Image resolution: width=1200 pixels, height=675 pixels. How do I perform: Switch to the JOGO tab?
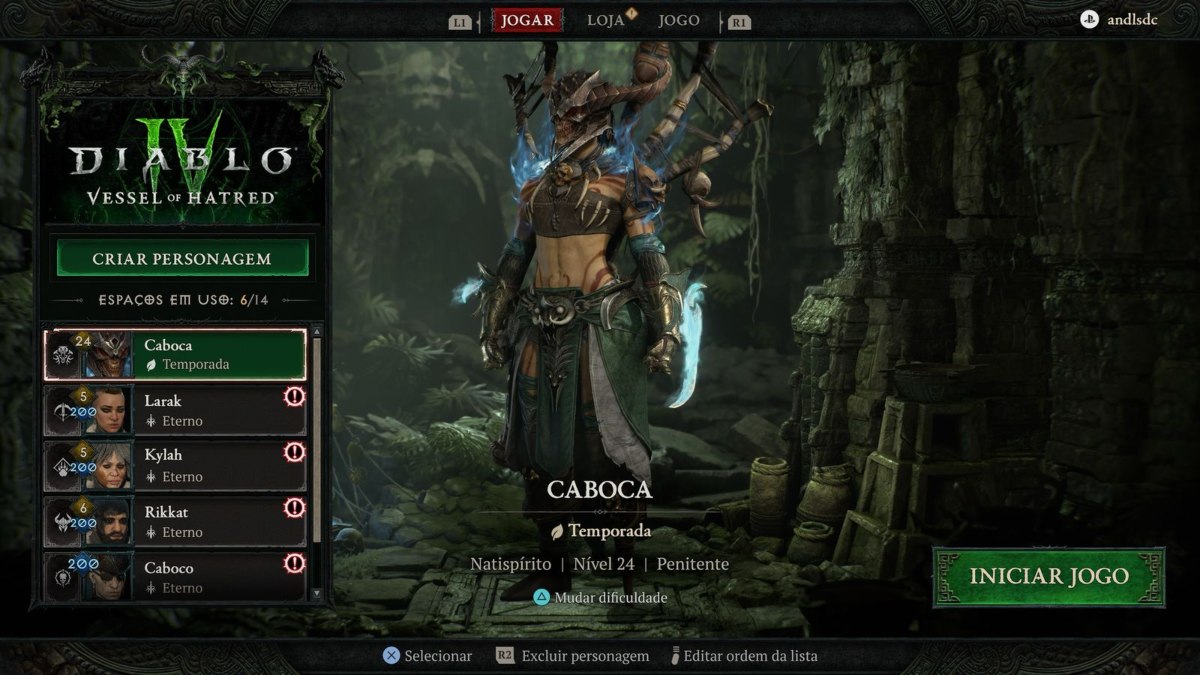click(x=679, y=21)
